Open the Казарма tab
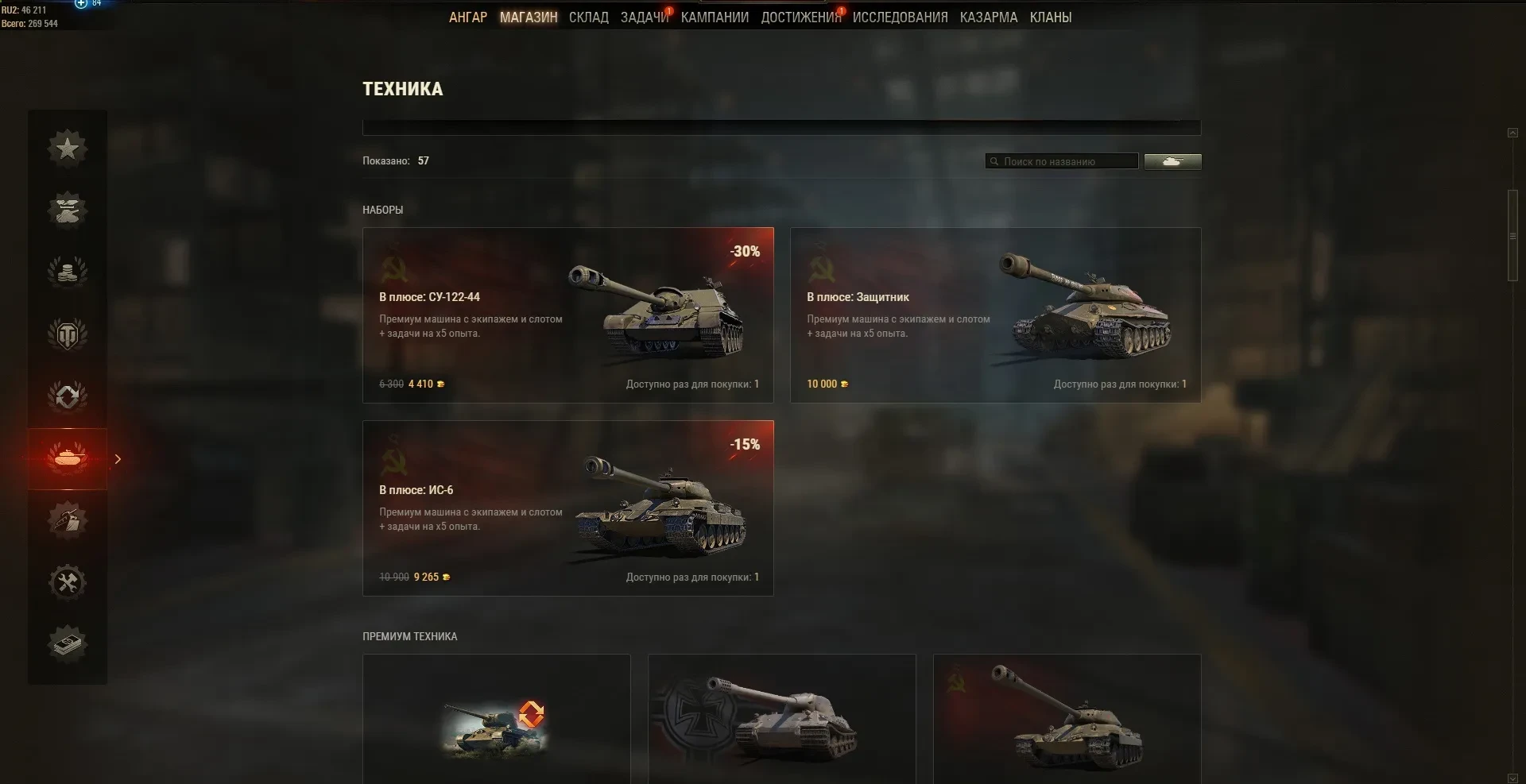 click(x=988, y=17)
